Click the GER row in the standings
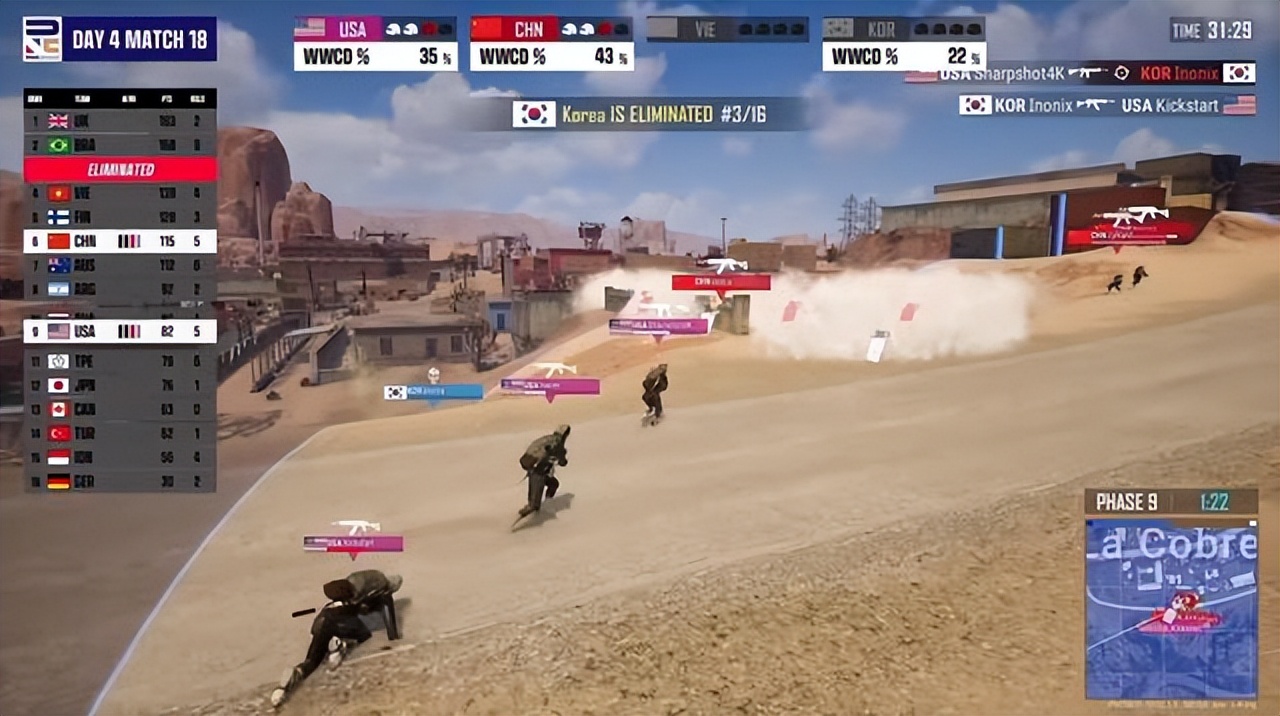The height and width of the screenshot is (716, 1280). pyautogui.click(x=120, y=481)
